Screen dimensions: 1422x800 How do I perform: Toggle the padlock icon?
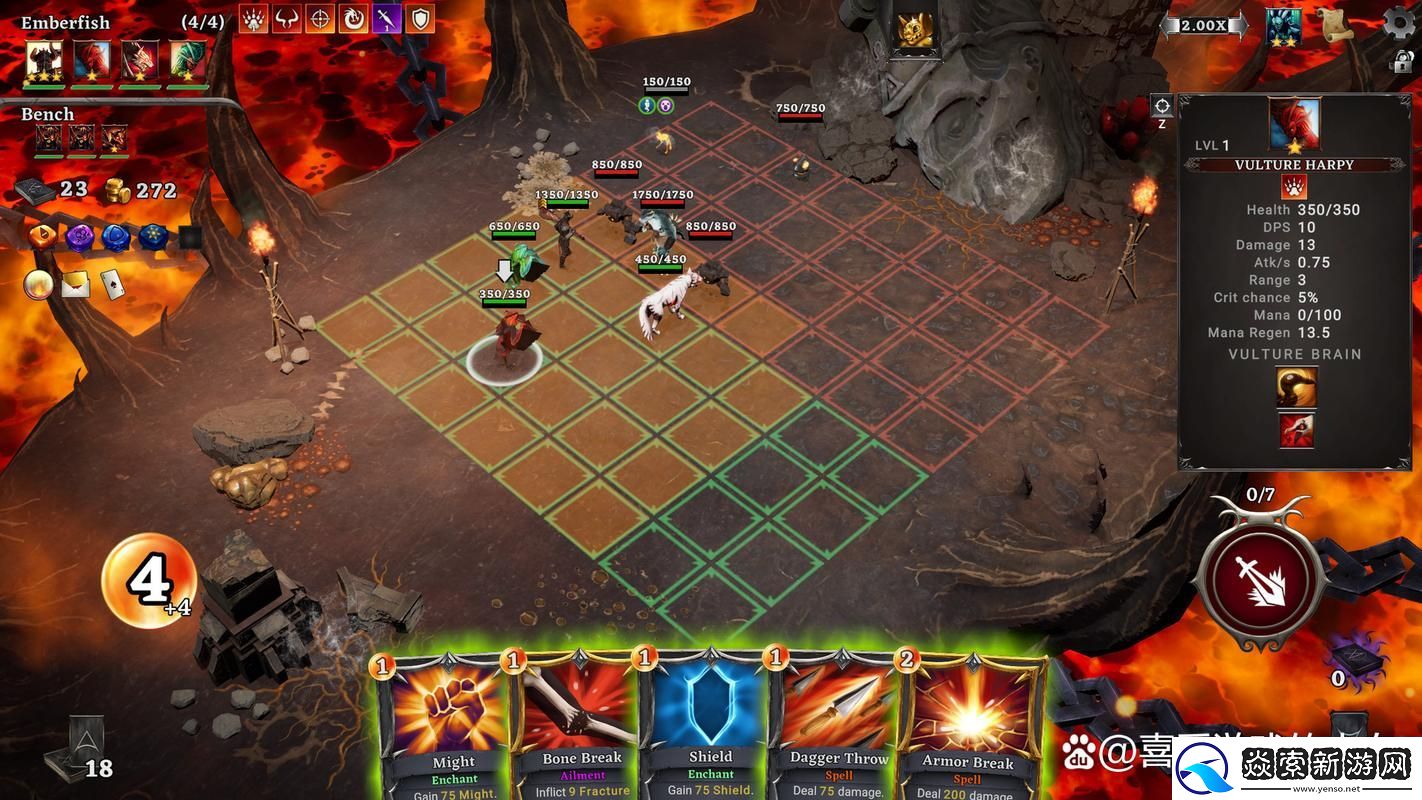tap(1401, 62)
